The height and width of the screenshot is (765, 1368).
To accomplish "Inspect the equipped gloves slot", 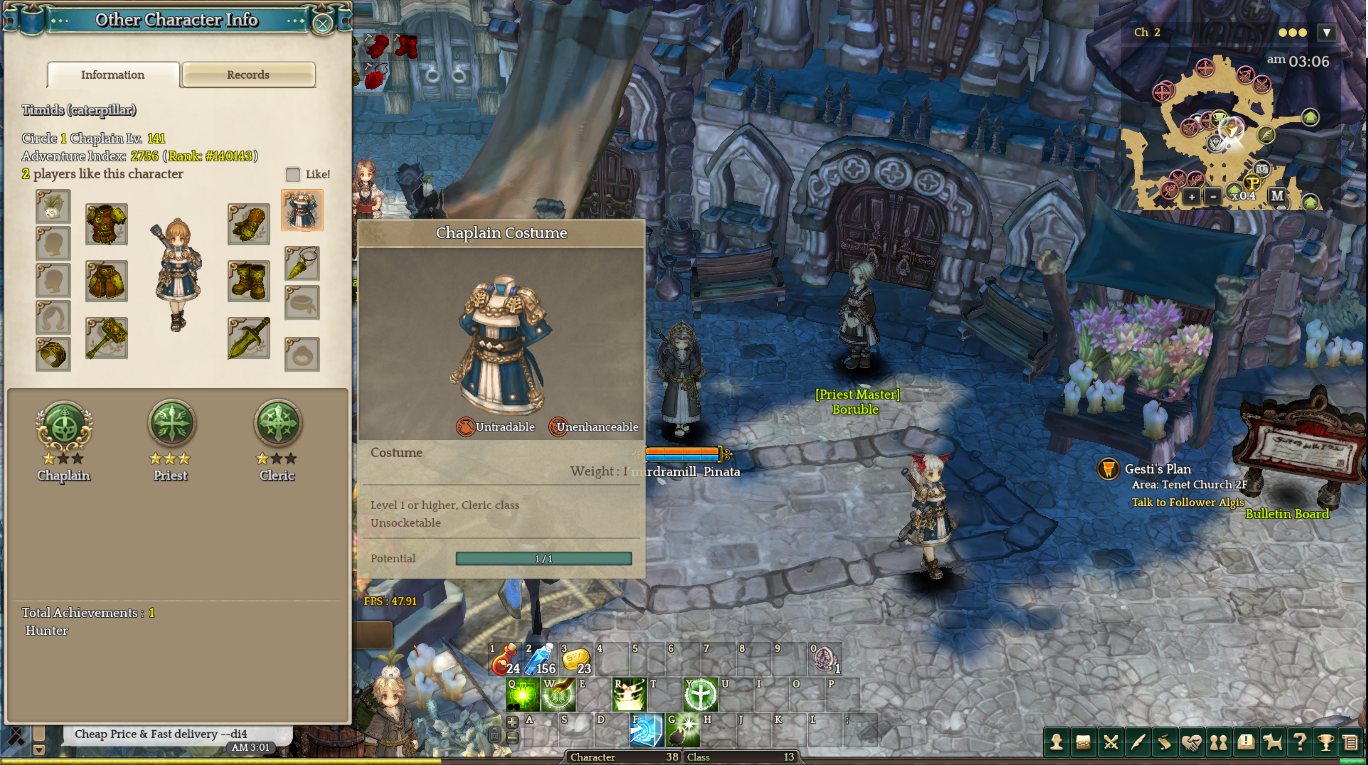I will 248,224.
